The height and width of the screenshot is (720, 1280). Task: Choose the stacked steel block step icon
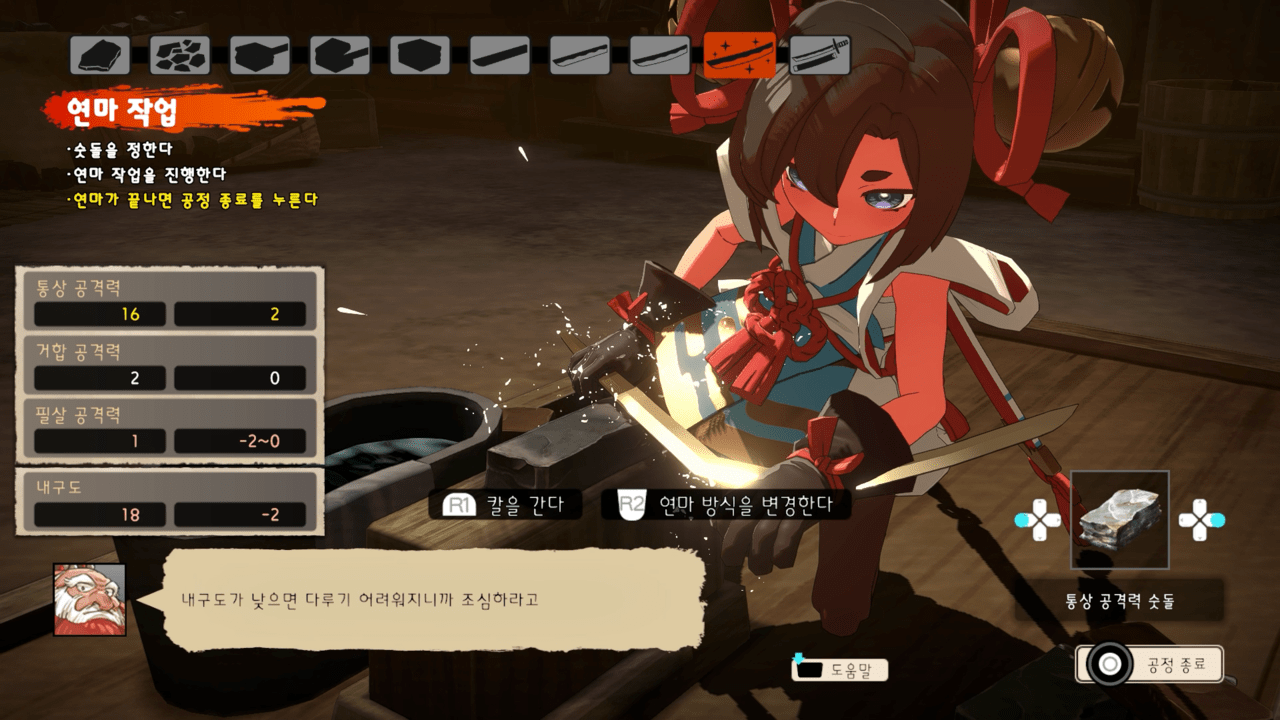(x=420, y=55)
